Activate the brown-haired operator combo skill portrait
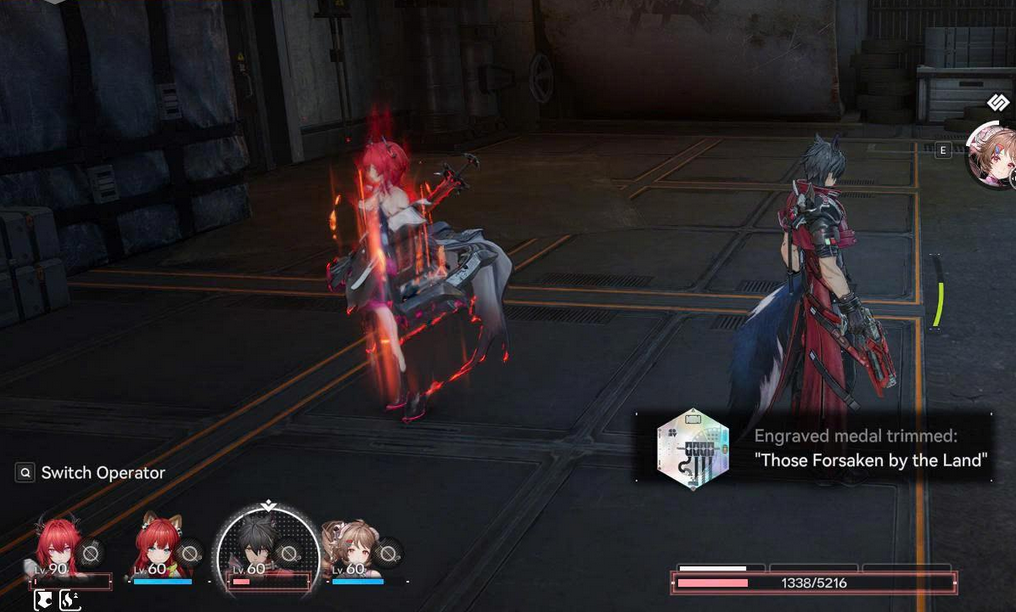 [993, 157]
